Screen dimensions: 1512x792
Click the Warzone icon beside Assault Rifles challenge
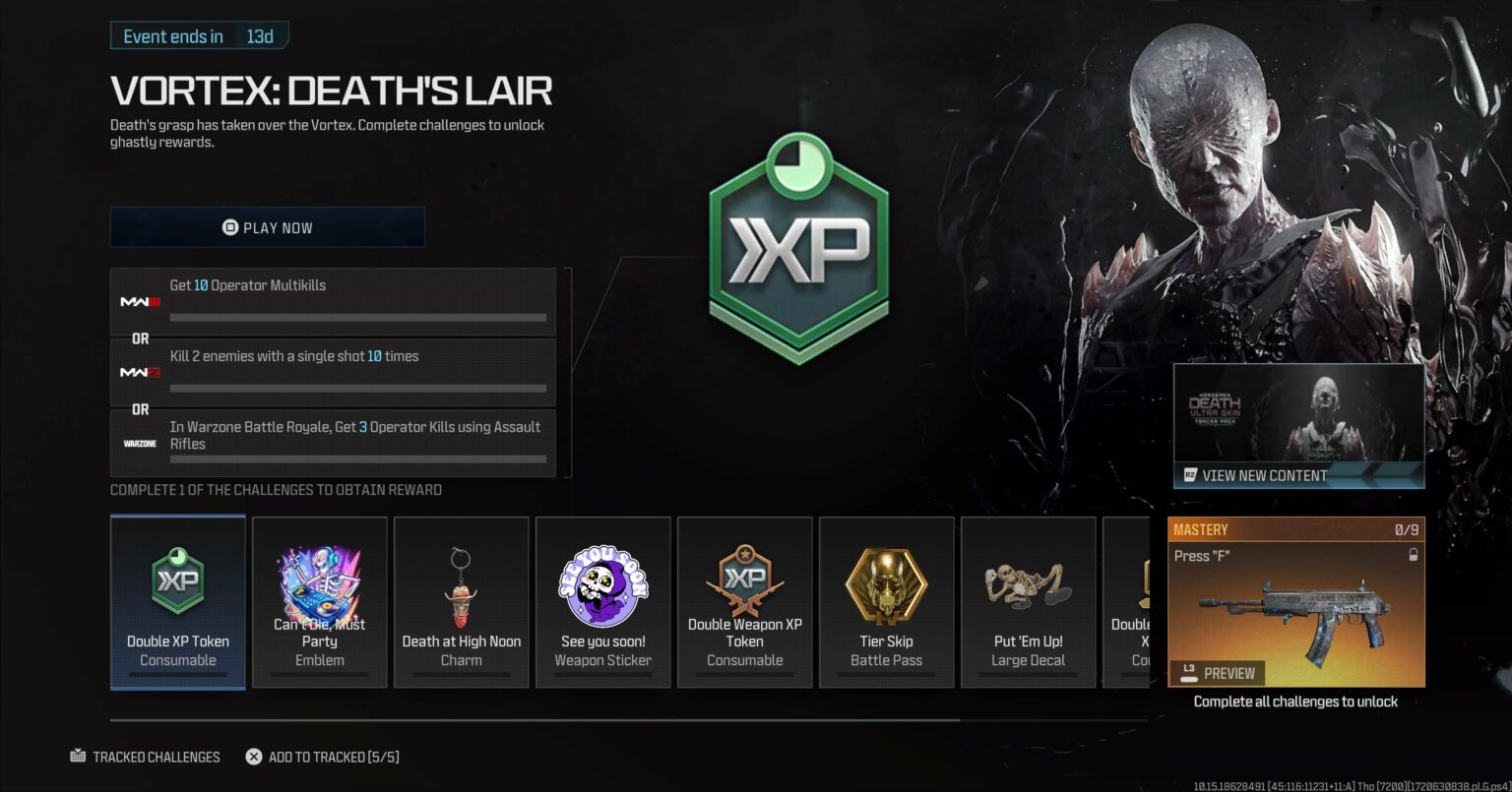139,444
